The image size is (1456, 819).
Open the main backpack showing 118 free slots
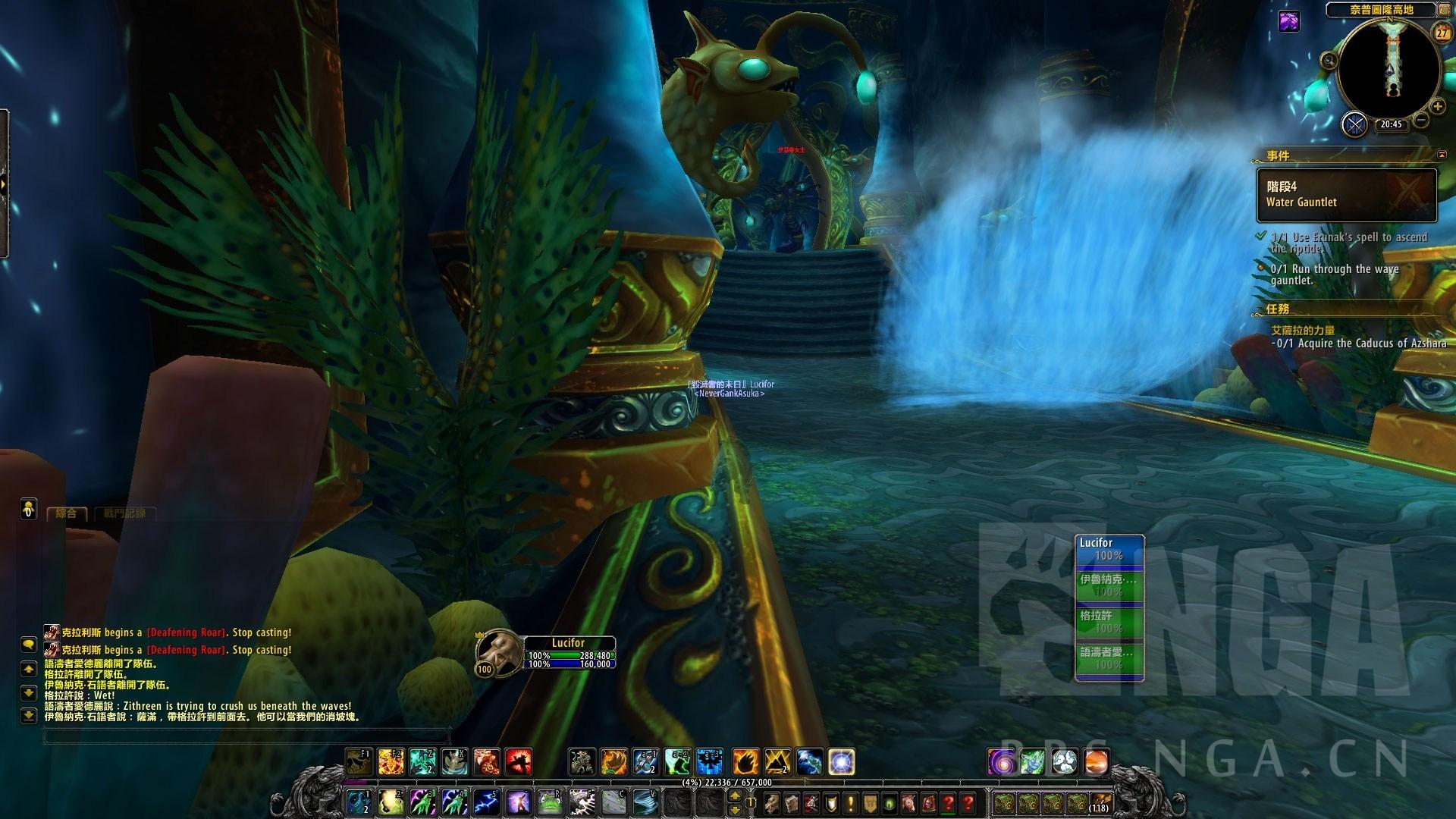click(1100, 802)
